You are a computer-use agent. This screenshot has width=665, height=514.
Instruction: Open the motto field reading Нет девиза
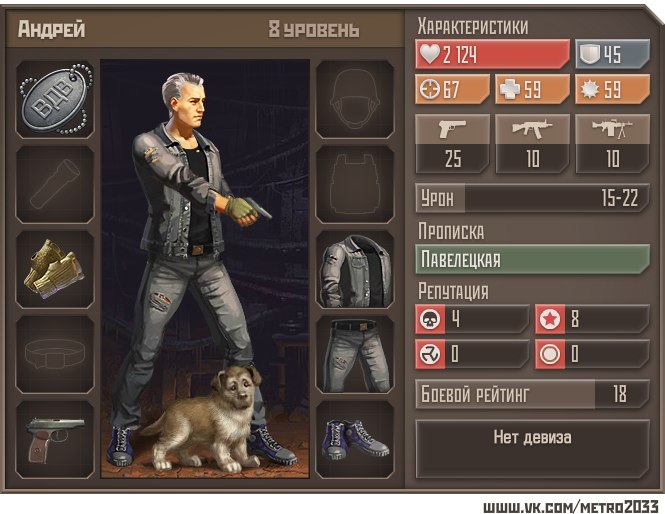click(532, 437)
